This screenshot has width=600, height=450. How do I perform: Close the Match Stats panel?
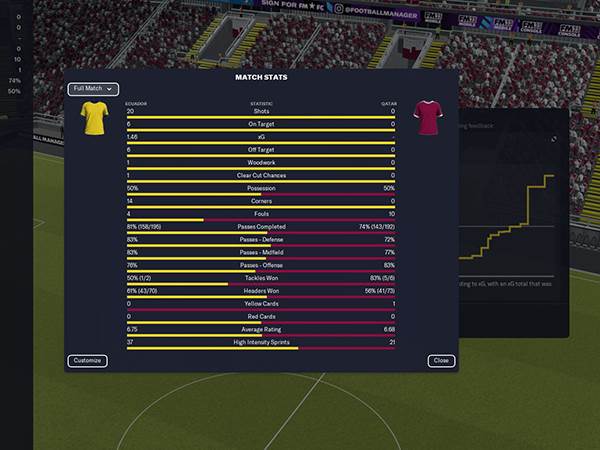(440, 360)
